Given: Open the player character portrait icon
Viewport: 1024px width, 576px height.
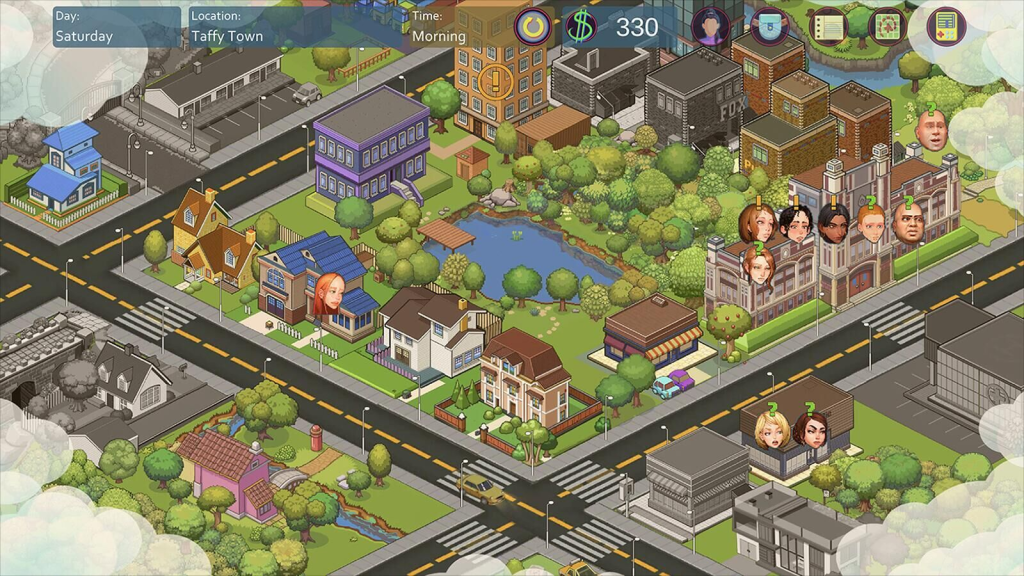Looking at the screenshot, I should pos(710,26).
